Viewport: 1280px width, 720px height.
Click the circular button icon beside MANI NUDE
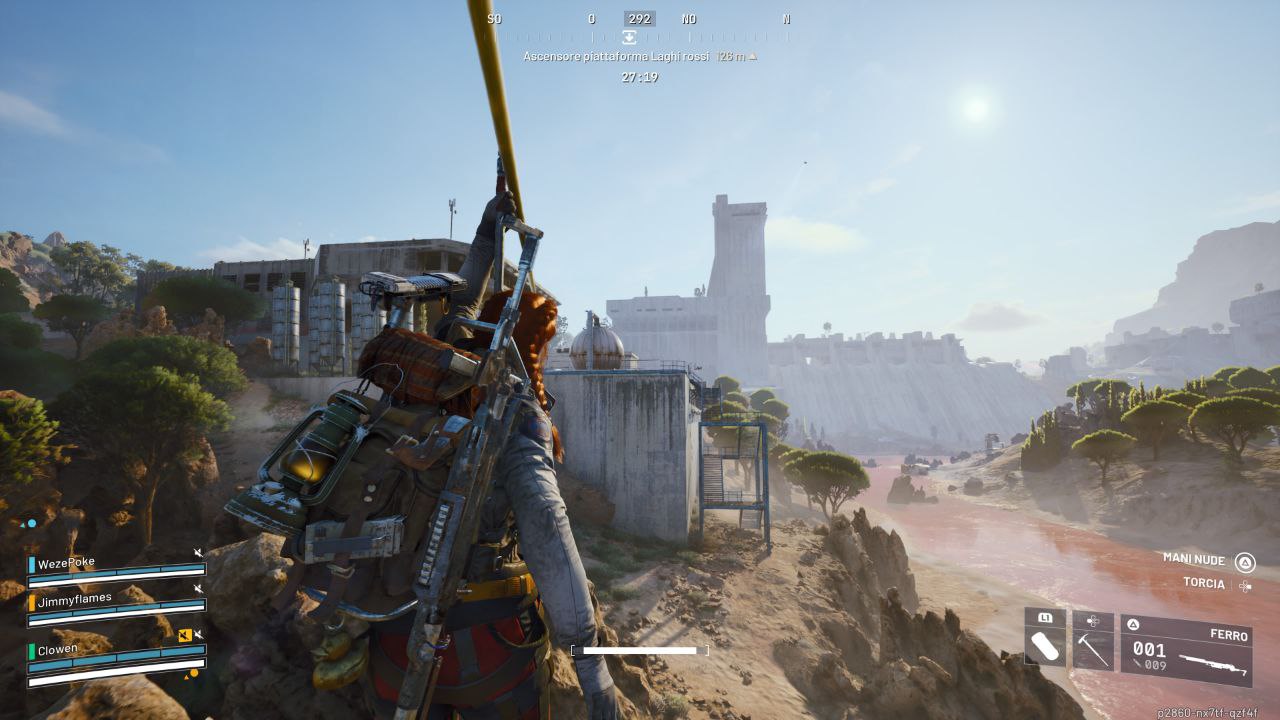[x=1244, y=562]
